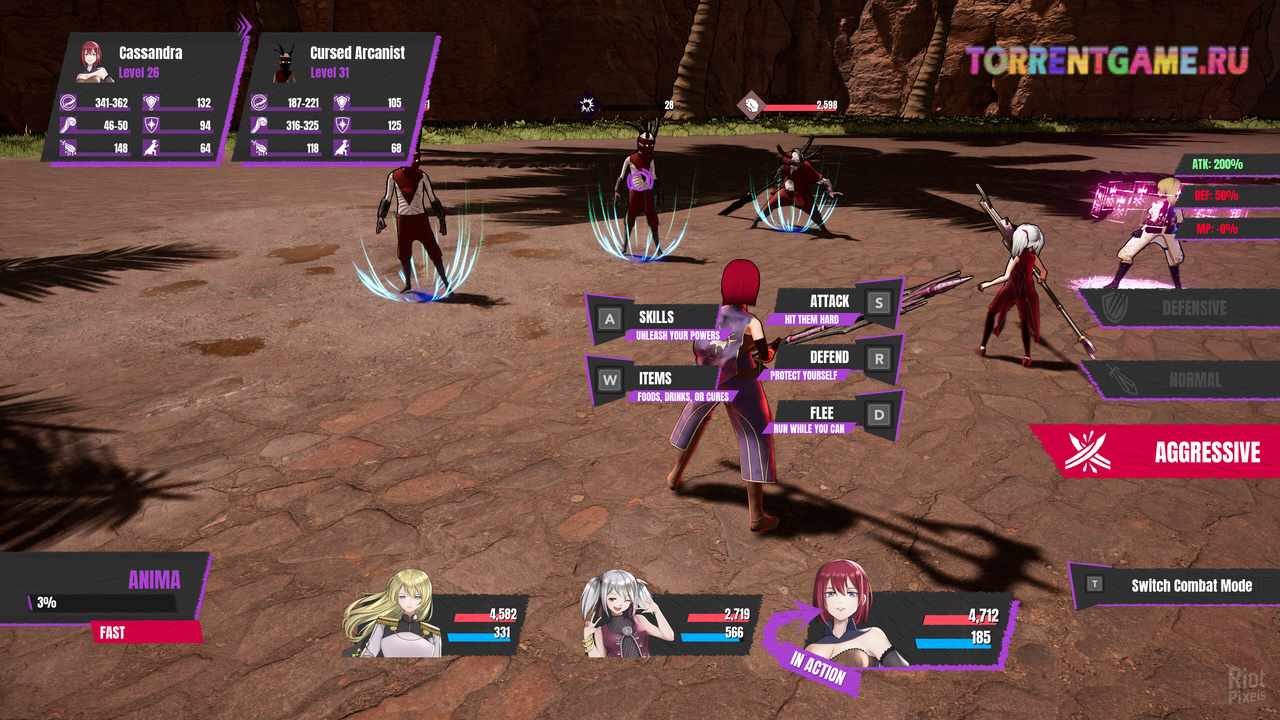Show Cassandra's stat panel
1280x720 pixels.
pyautogui.click(x=143, y=97)
